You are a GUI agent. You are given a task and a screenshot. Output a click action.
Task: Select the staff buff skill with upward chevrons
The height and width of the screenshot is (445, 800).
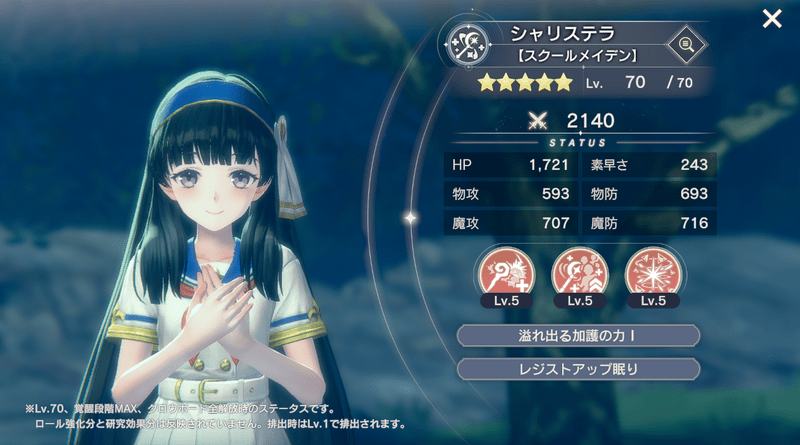click(577, 272)
